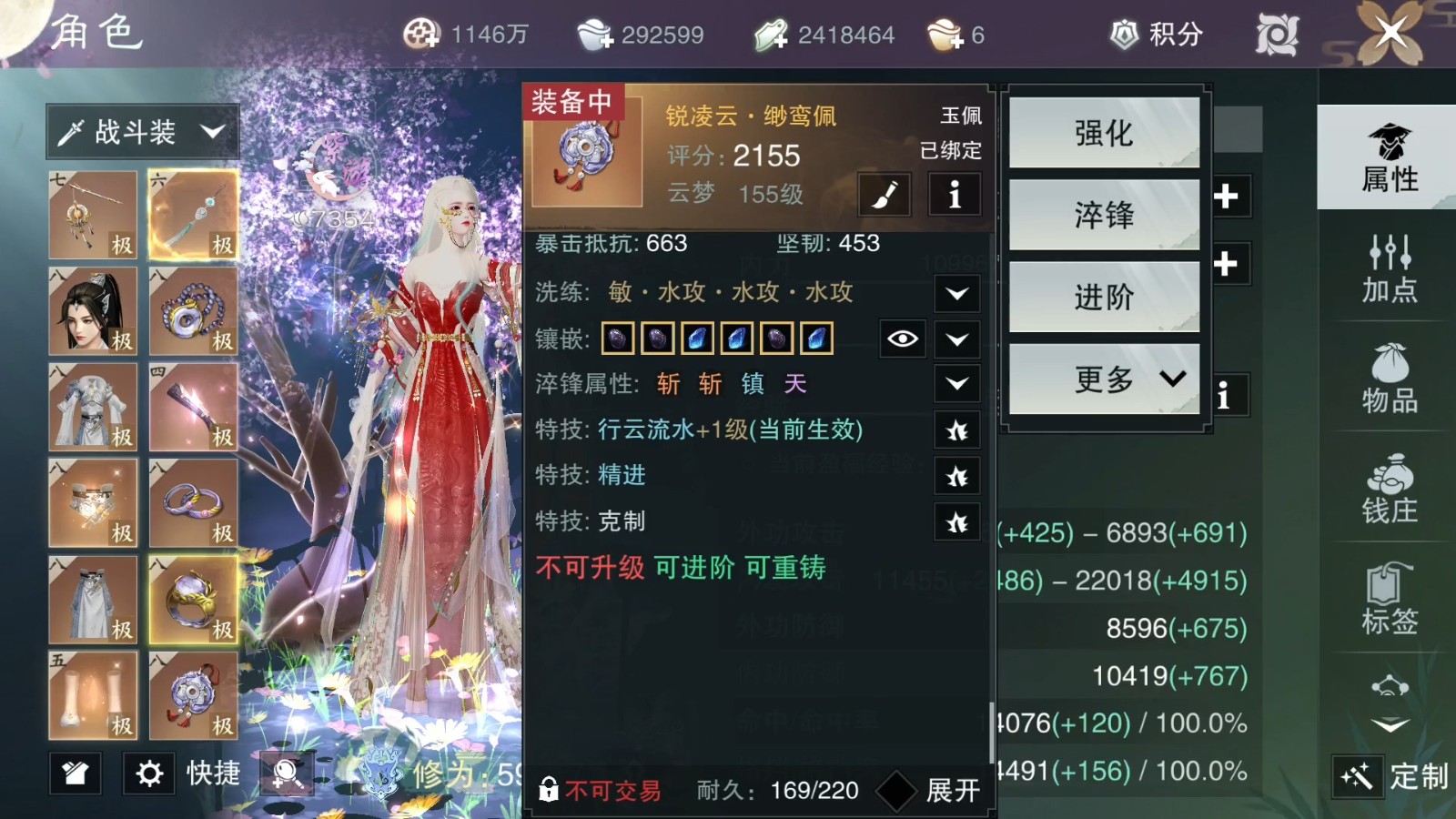Open the 战斗装 outfit dropdown
The height and width of the screenshot is (819, 1456).
[x=141, y=130]
